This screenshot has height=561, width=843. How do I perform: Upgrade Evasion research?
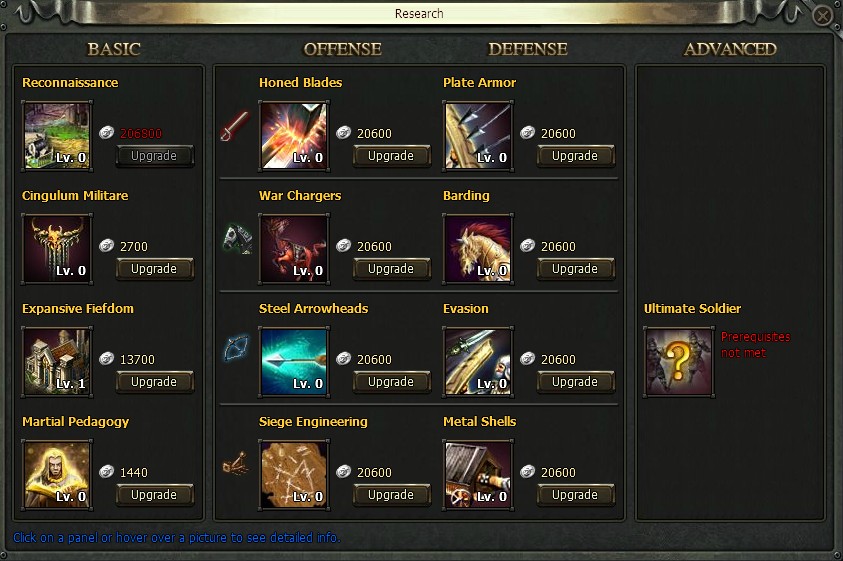[575, 382]
